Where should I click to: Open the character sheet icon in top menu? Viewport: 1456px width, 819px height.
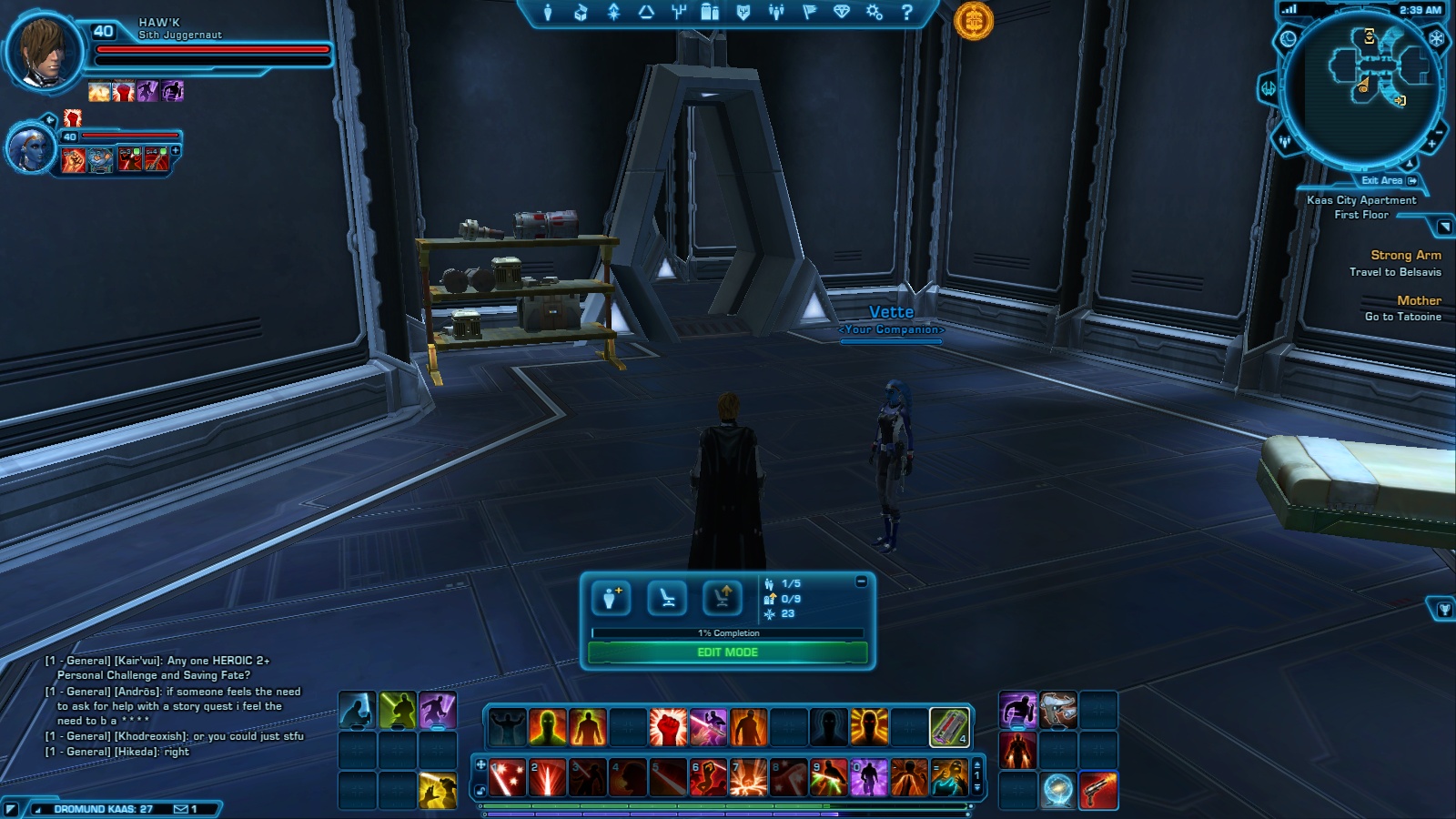click(548, 13)
